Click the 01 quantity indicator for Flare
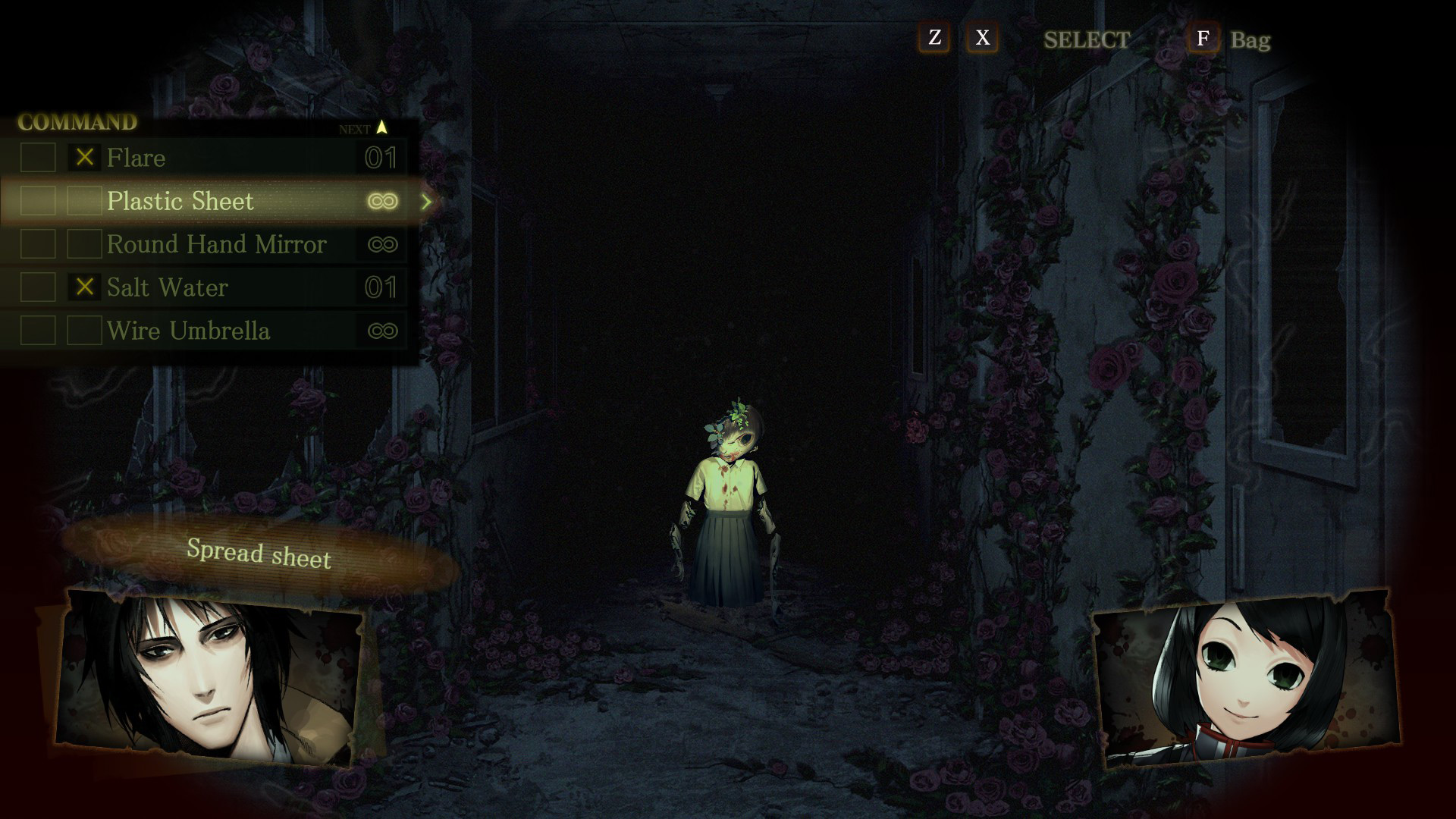 coord(383,158)
